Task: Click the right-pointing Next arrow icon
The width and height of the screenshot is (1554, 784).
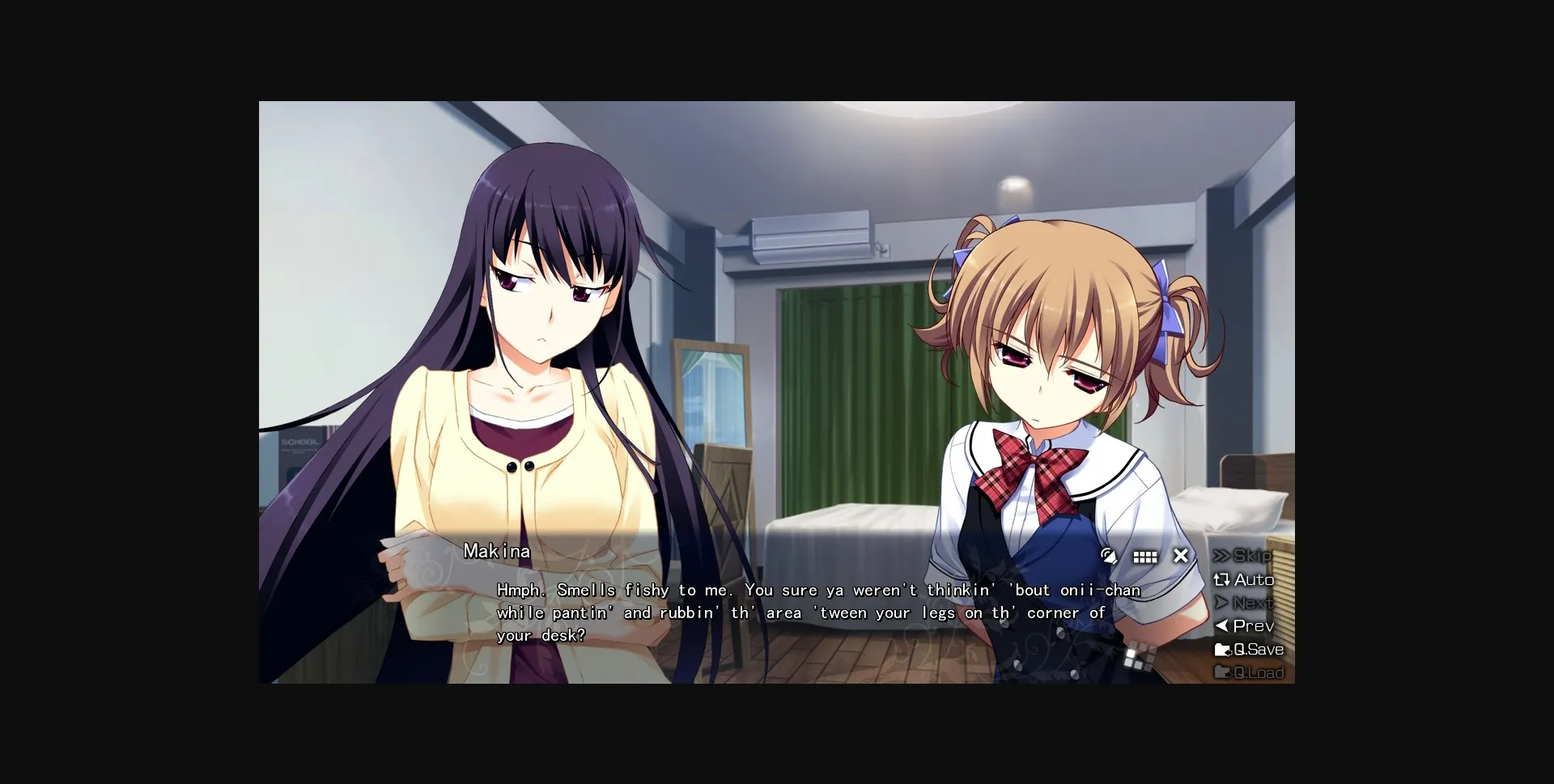Action: pyautogui.click(x=1222, y=603)
